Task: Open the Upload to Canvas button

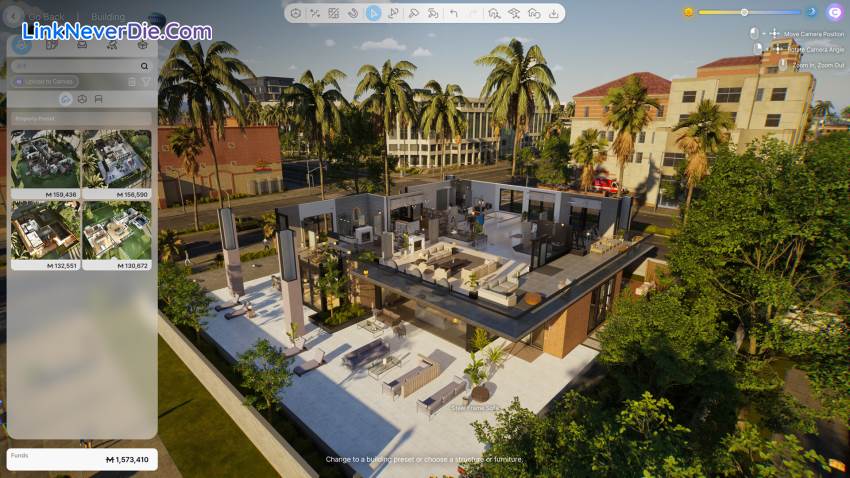Action: pyautogui.click(x=46, y=81)
